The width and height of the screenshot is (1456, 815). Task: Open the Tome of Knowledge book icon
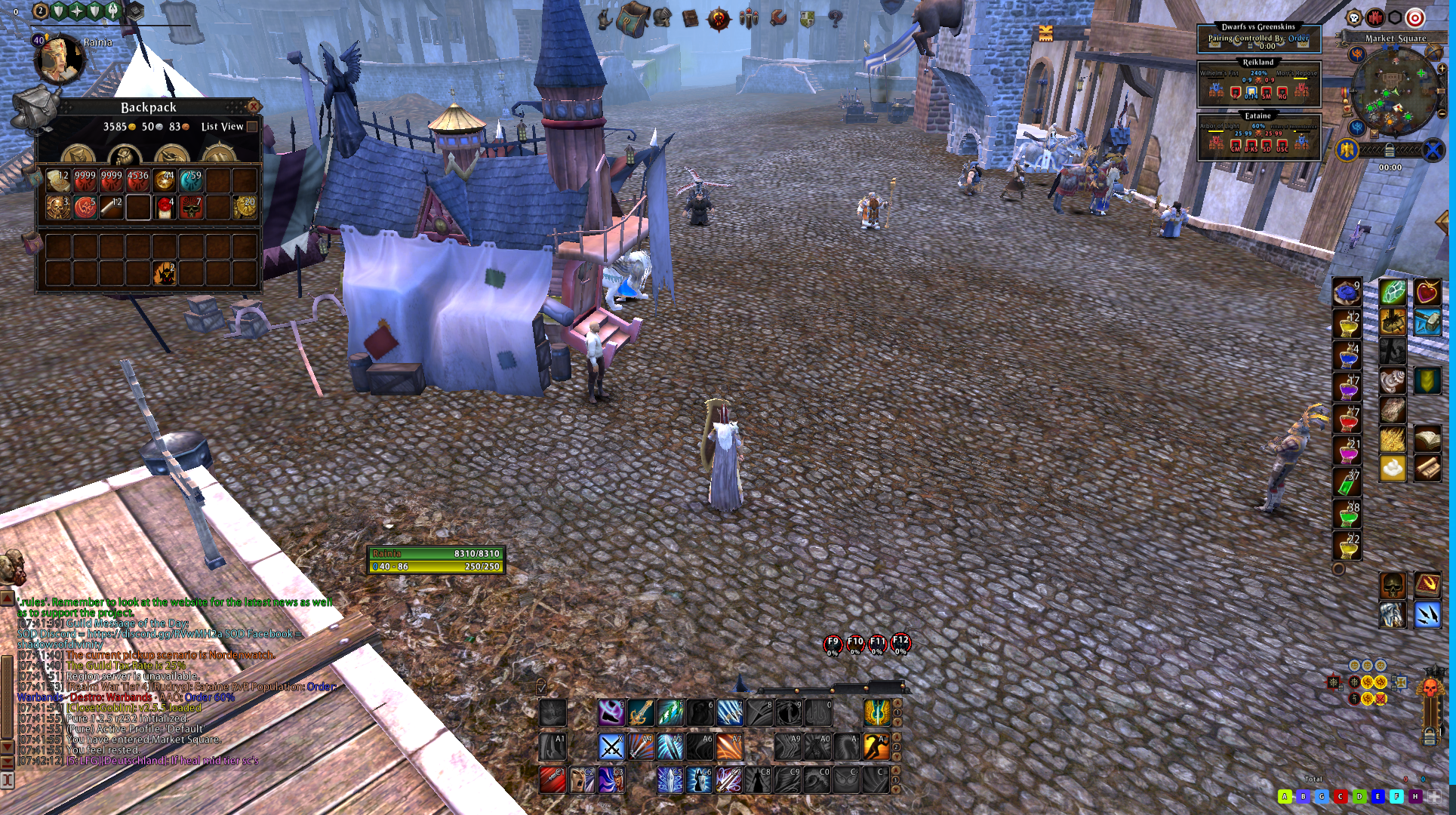[691, 18]
